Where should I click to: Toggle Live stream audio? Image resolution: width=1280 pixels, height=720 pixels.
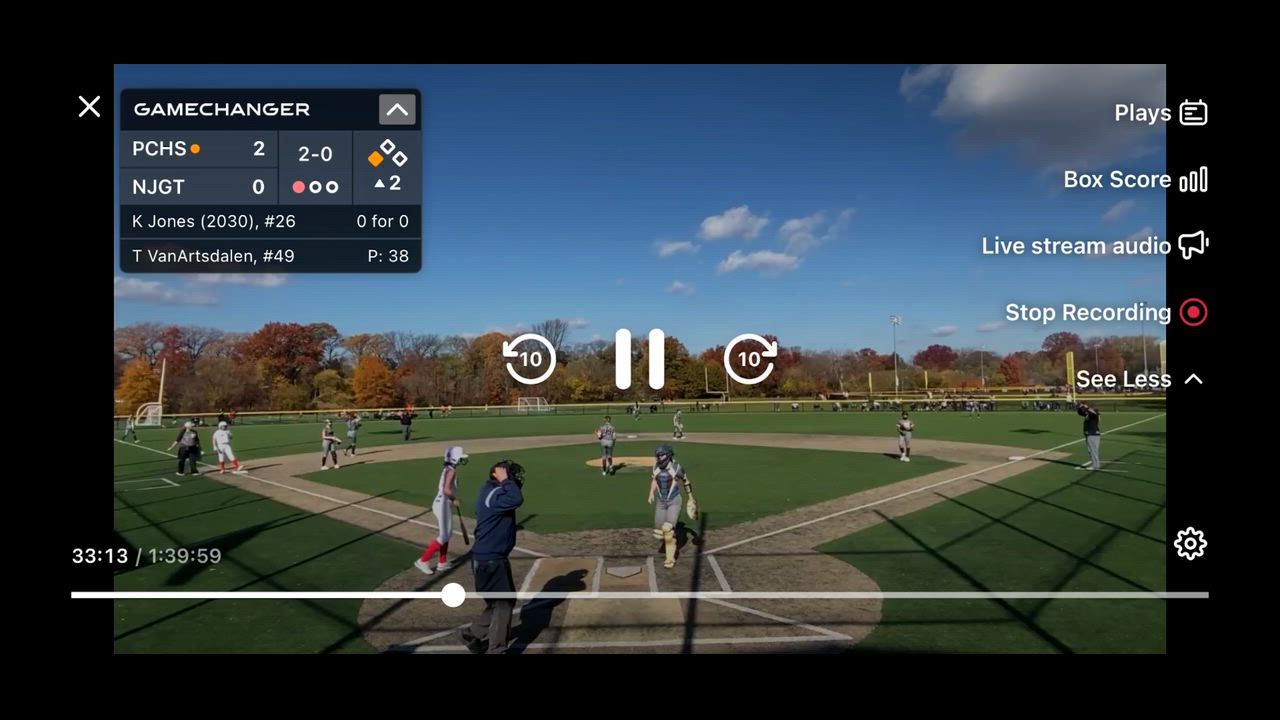pos(1095,246)
